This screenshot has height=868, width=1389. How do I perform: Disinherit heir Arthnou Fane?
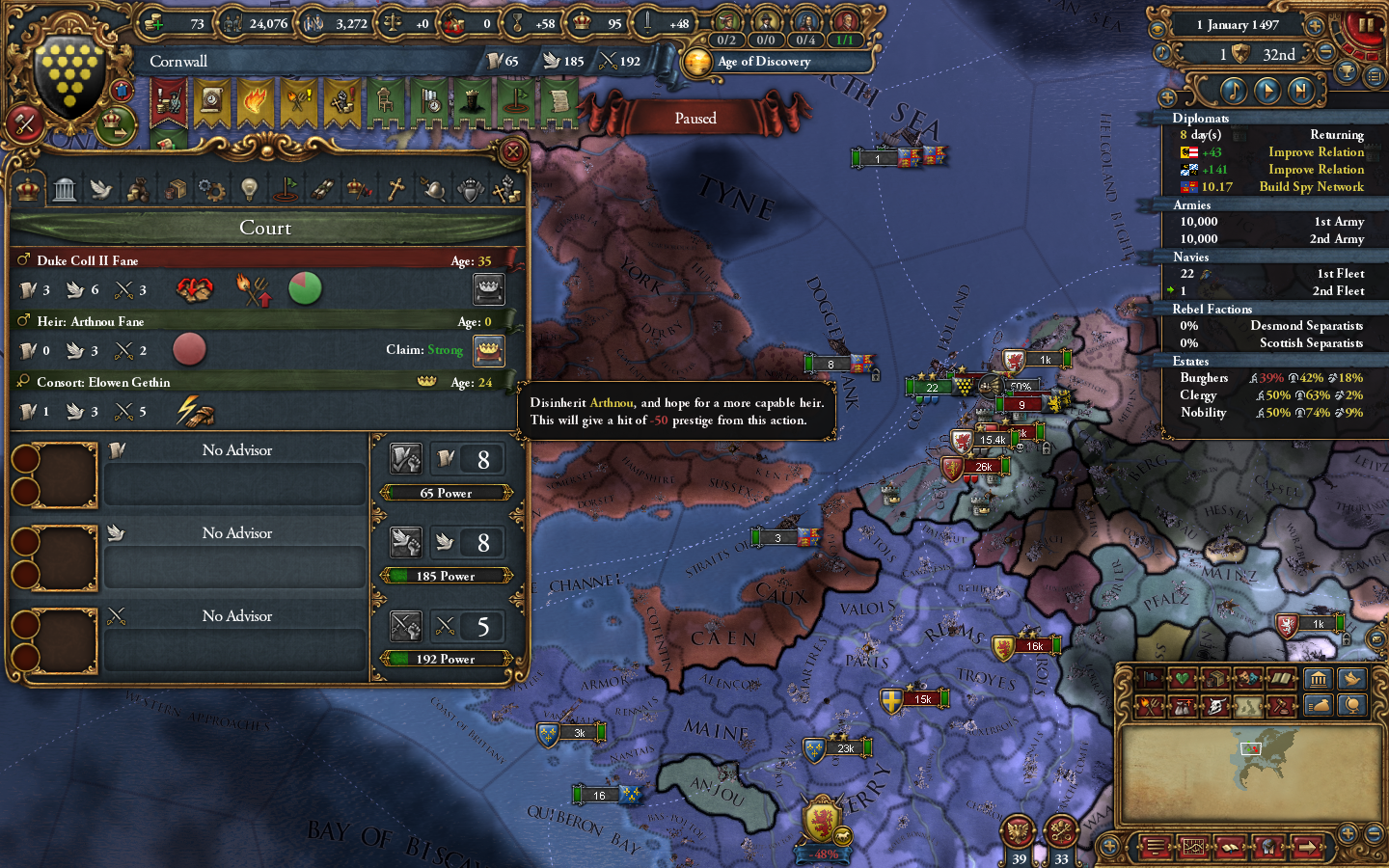[489, 350]
